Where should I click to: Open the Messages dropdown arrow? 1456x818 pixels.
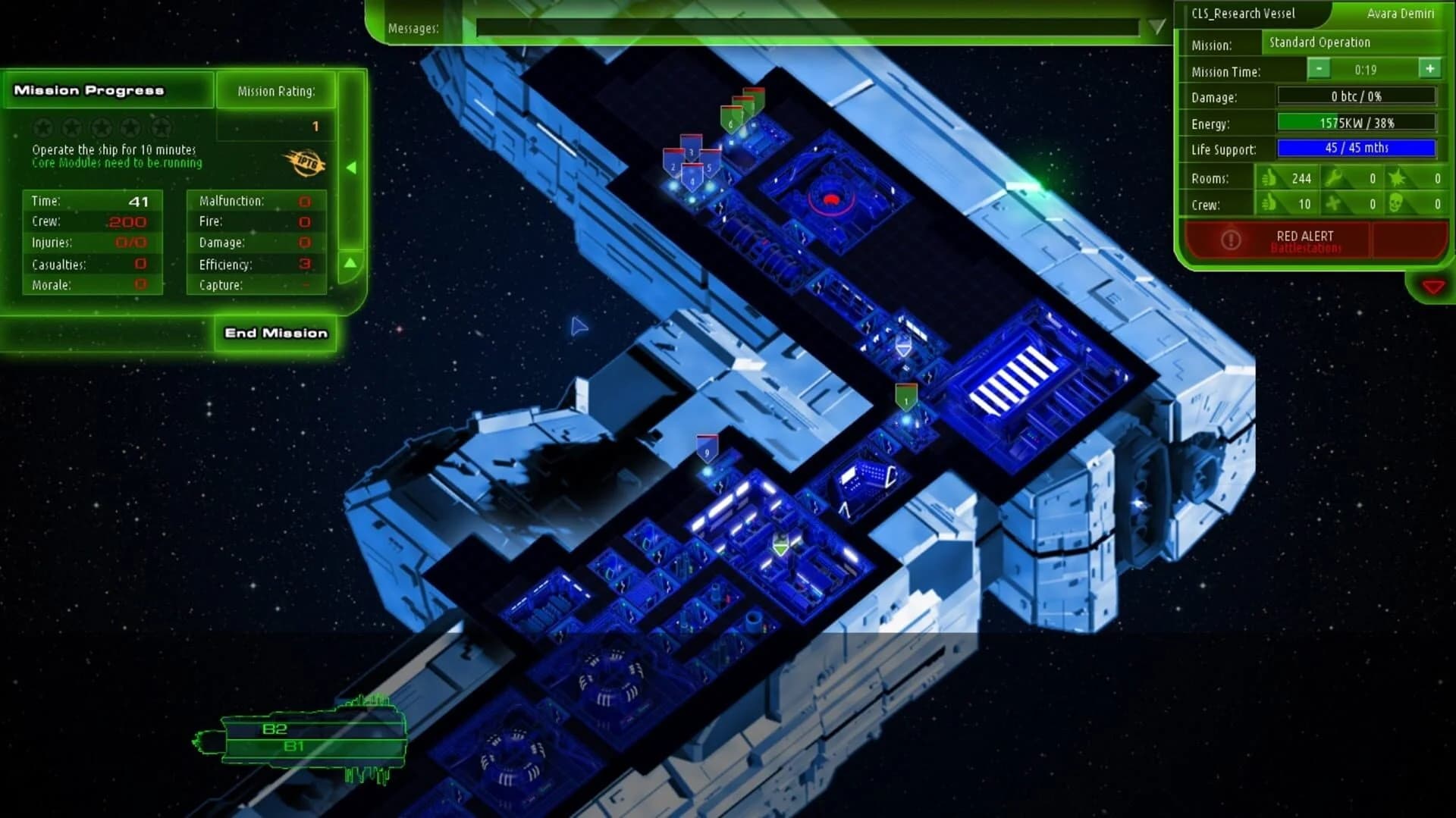pyautogui.click(x=1156, y=25)
